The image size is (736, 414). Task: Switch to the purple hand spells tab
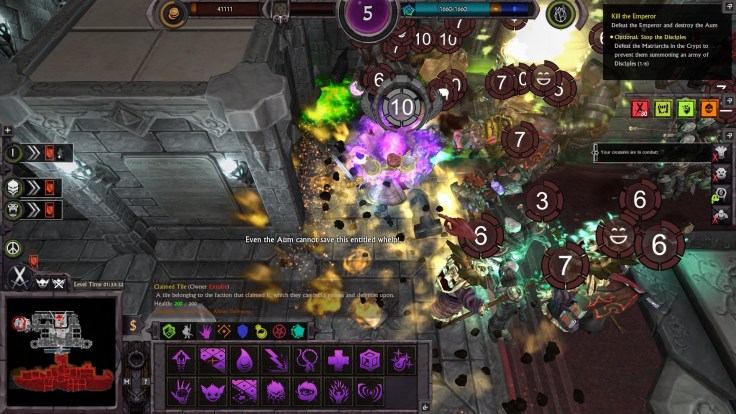point(206,331)
